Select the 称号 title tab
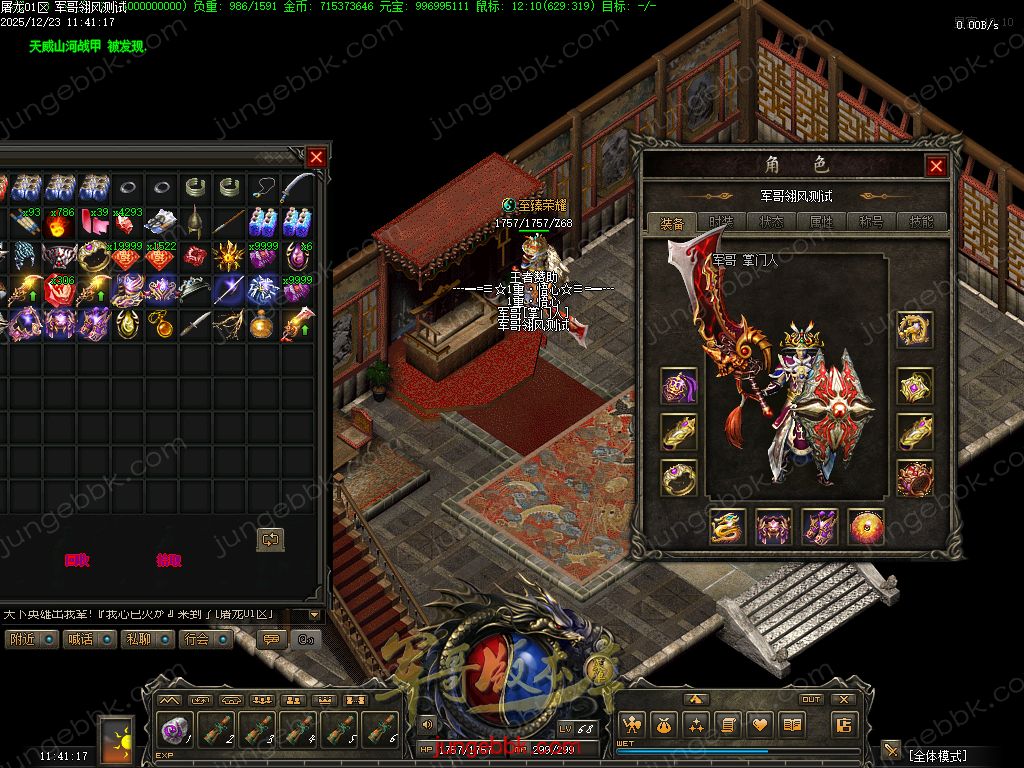This screenshot has width=1024, height=768. pyautogui.click(x=871, y=222)
